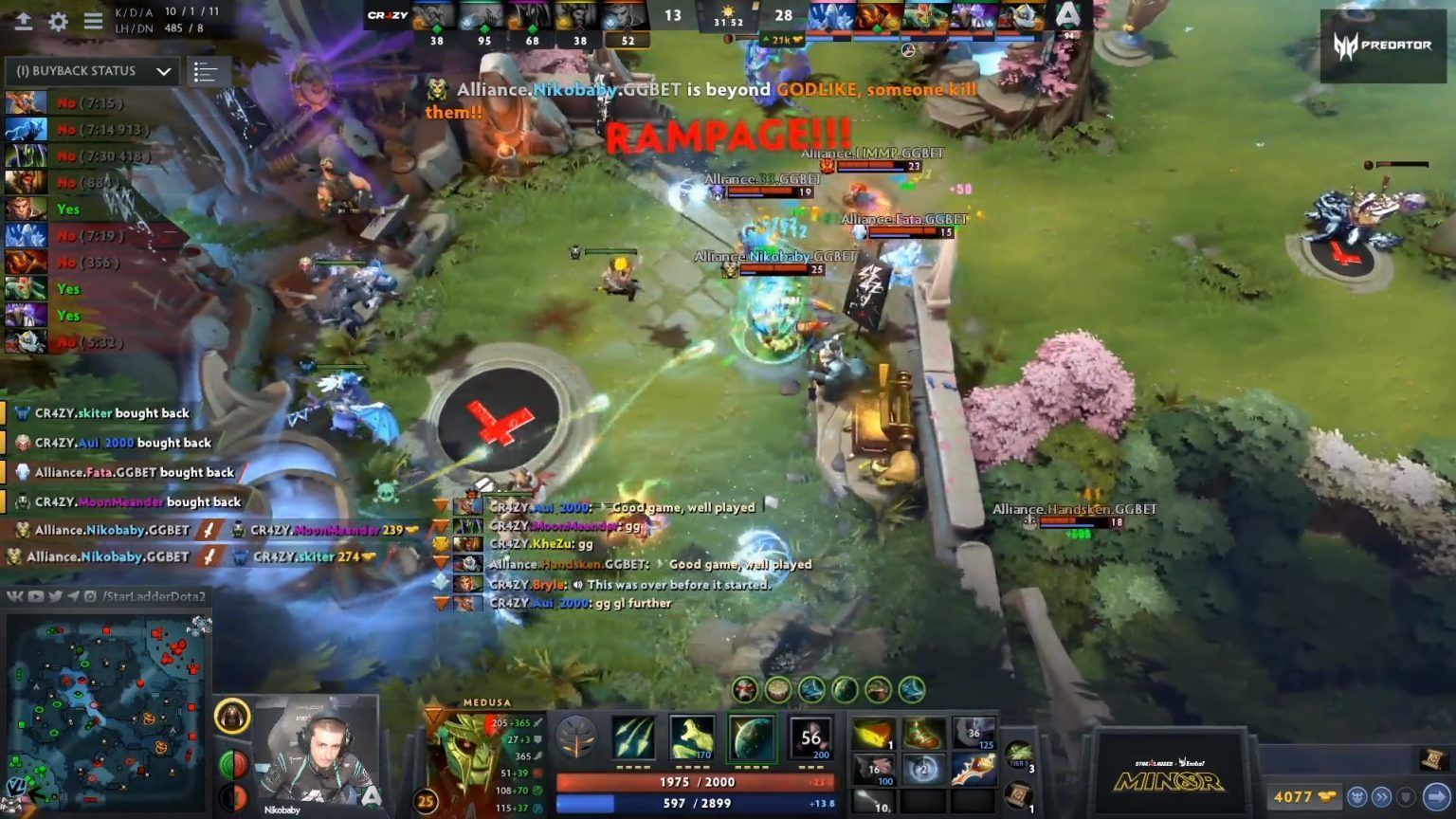Image resolution: width=1456 pixels, height=819 pixels.
Task: Click the share/upload icon in top-left corner
Action: pos(24,23)
